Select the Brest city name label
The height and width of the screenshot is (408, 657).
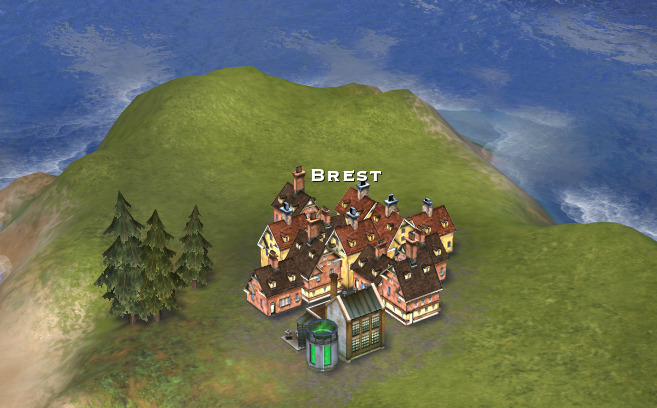click(x=346, y=175)
